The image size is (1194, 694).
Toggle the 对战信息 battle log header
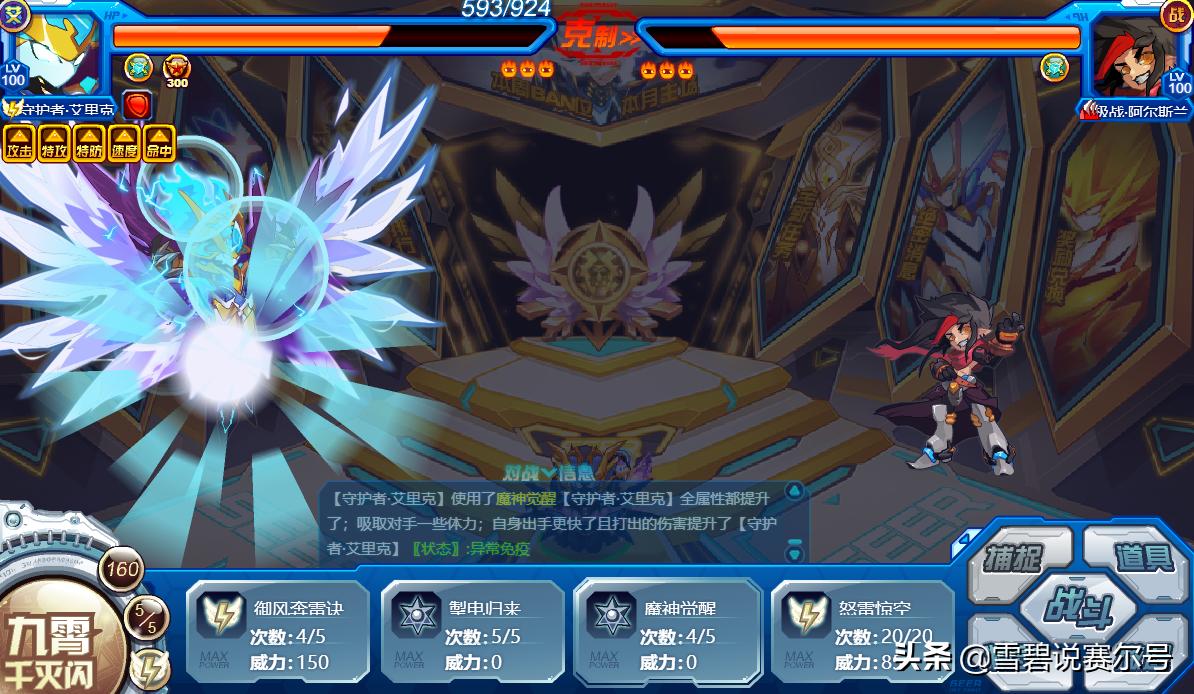[x=548, y=472]
